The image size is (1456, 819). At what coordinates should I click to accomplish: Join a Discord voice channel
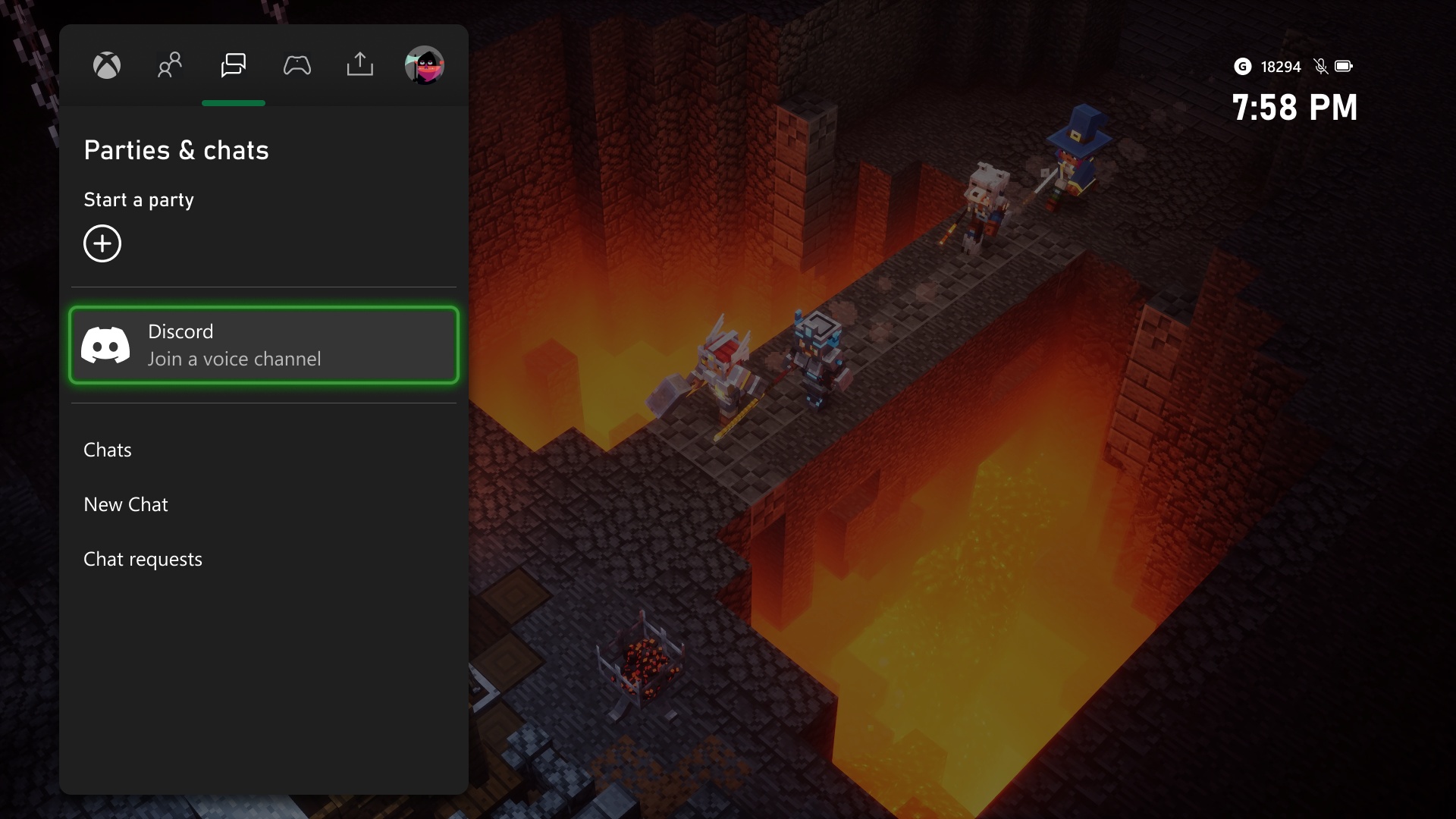click(x=264, y=345)
